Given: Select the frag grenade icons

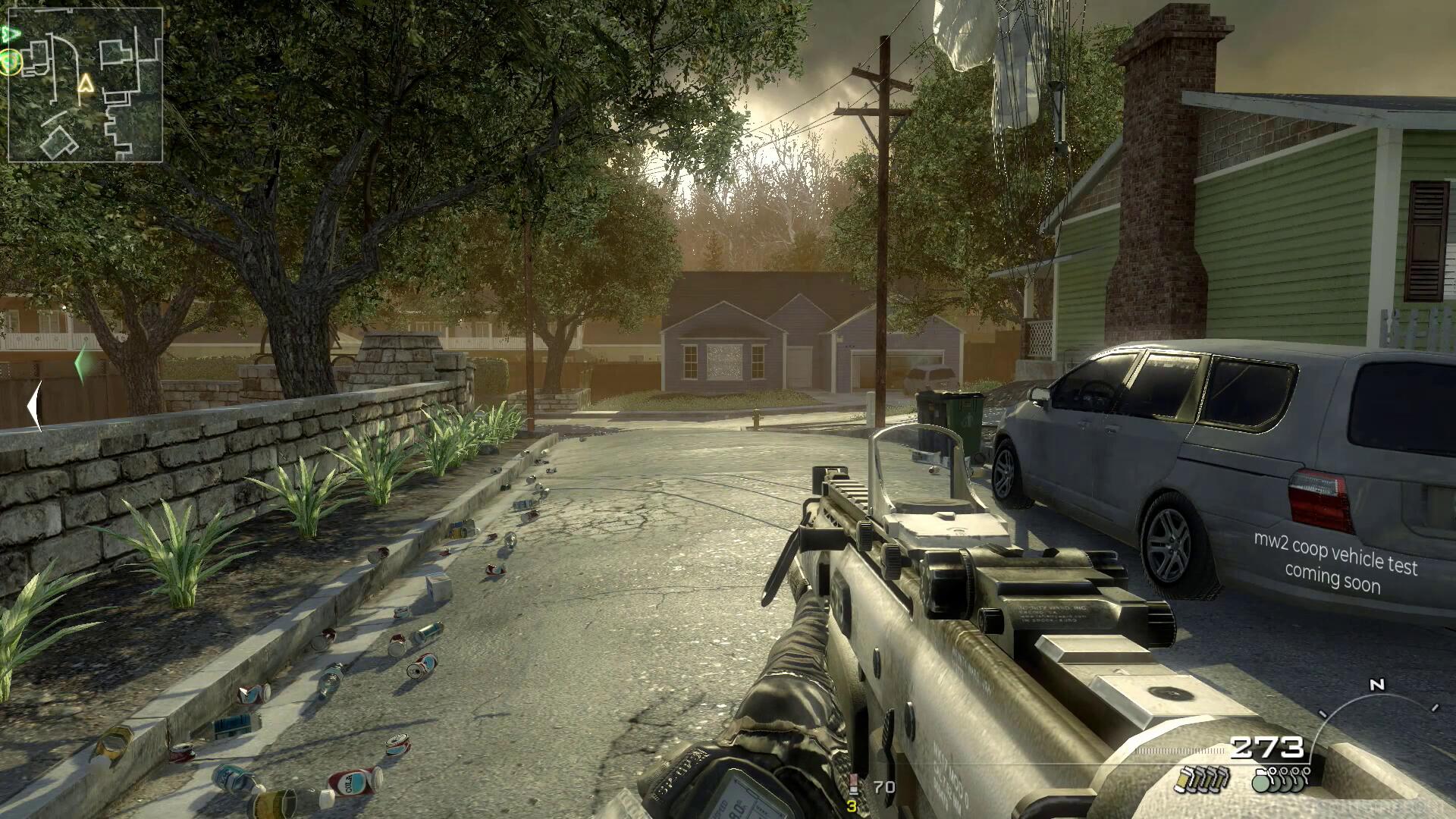Looking at the screenshot, I should click(1282, 779).
